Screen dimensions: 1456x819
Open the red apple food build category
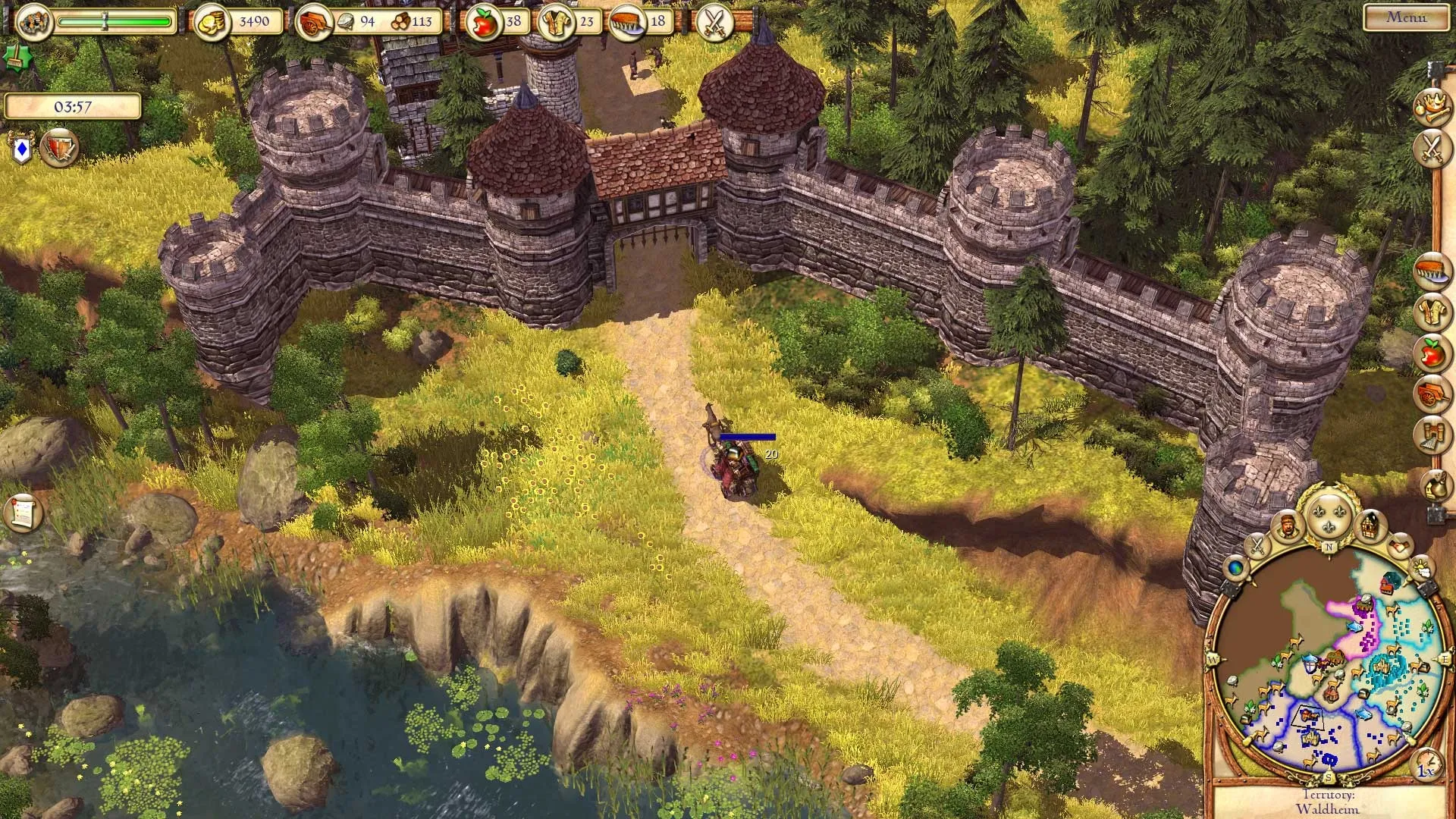(x=1431, y=353)
